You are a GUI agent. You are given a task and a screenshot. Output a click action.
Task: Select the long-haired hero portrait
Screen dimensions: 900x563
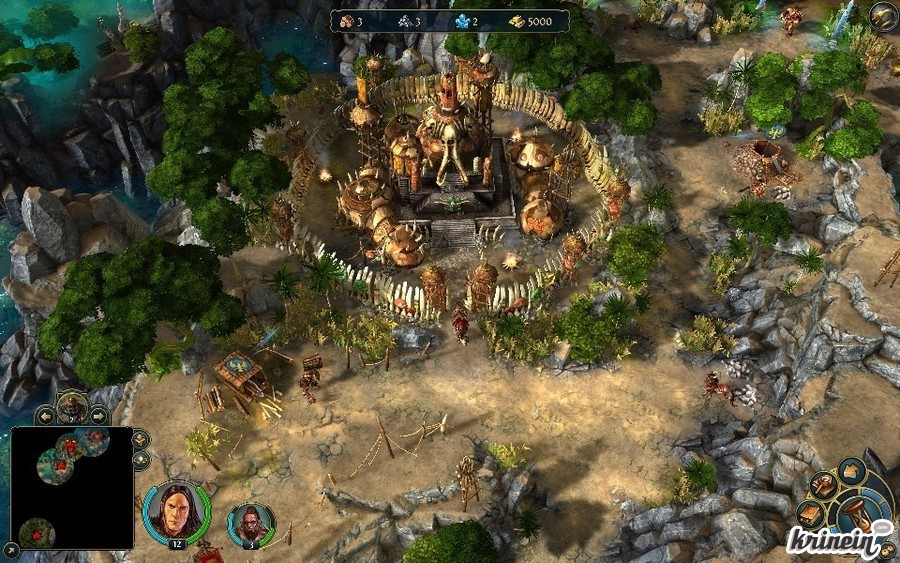[176, 509]
